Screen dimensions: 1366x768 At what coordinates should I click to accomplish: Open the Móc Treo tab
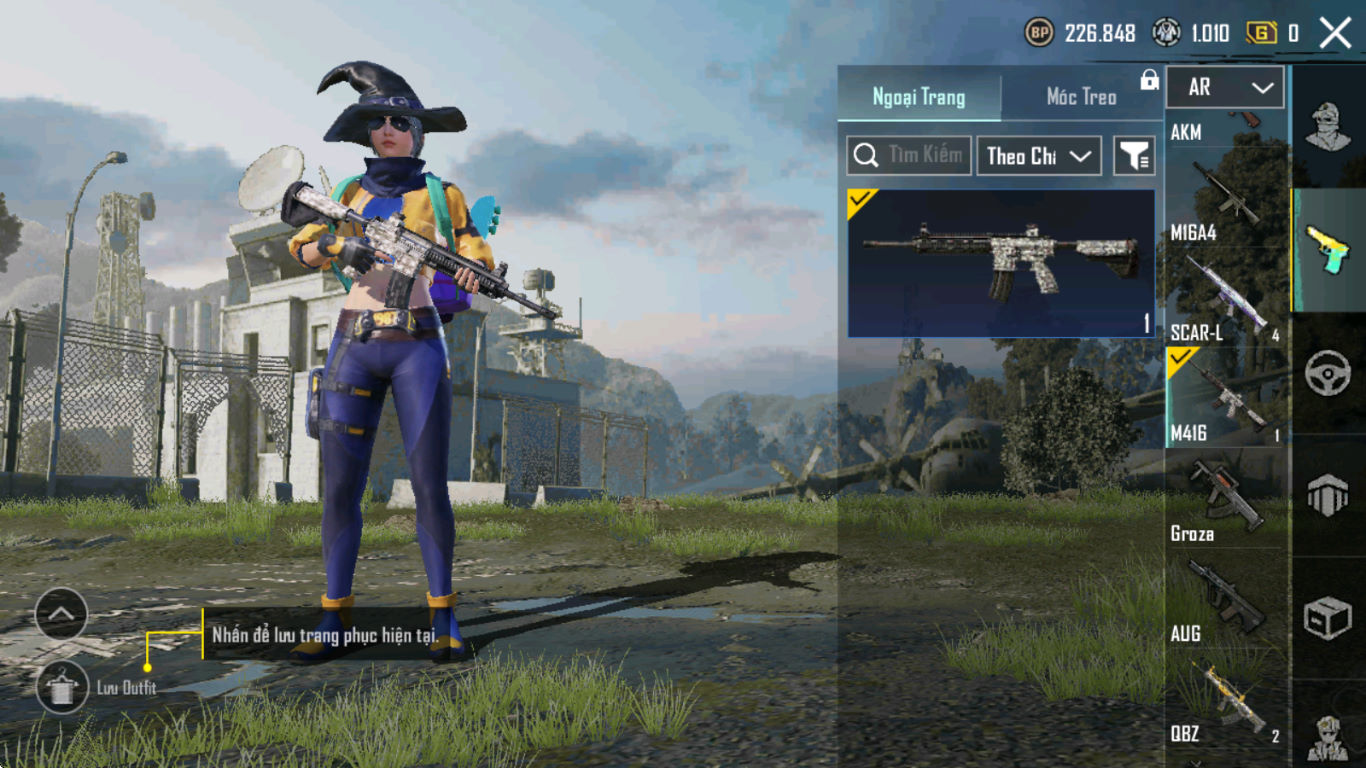(x=1081, y=97)
